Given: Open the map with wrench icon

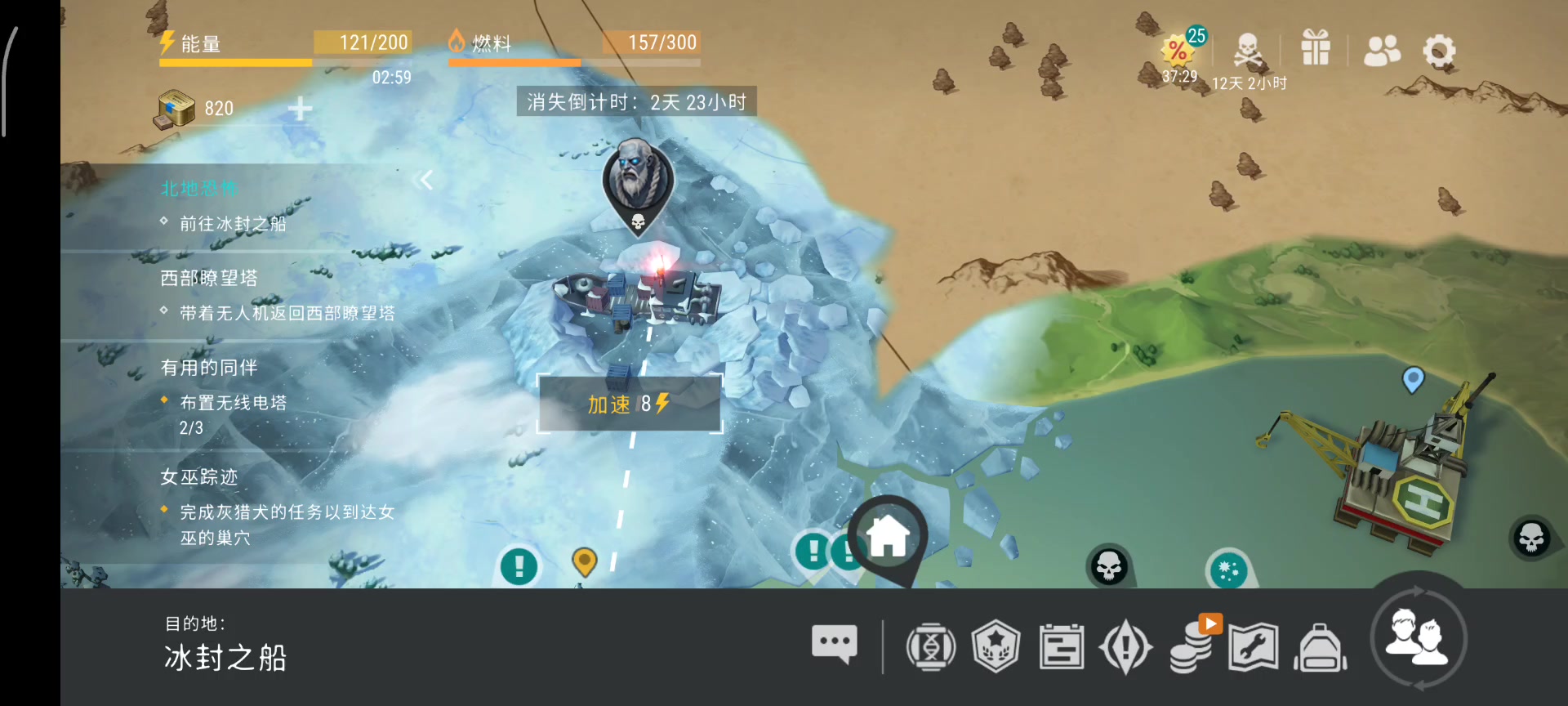Looking at the screenshot, I should (1253, 647).
